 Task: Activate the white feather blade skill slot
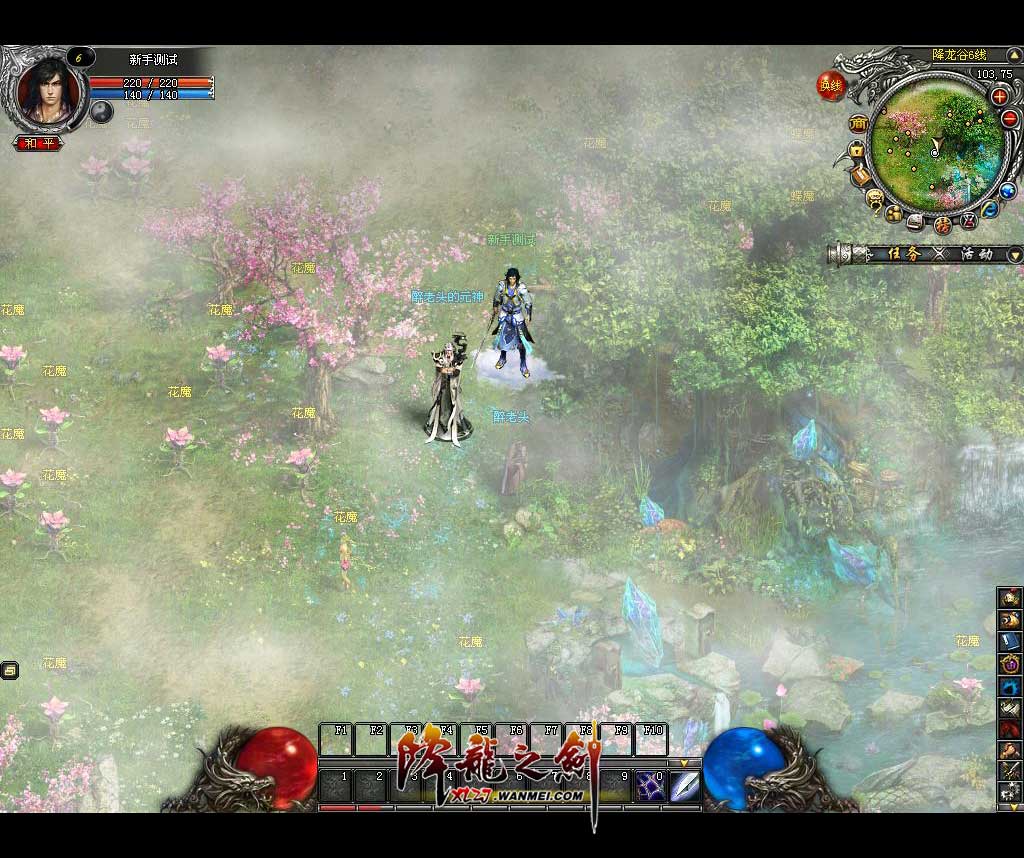tap(684, 783)
